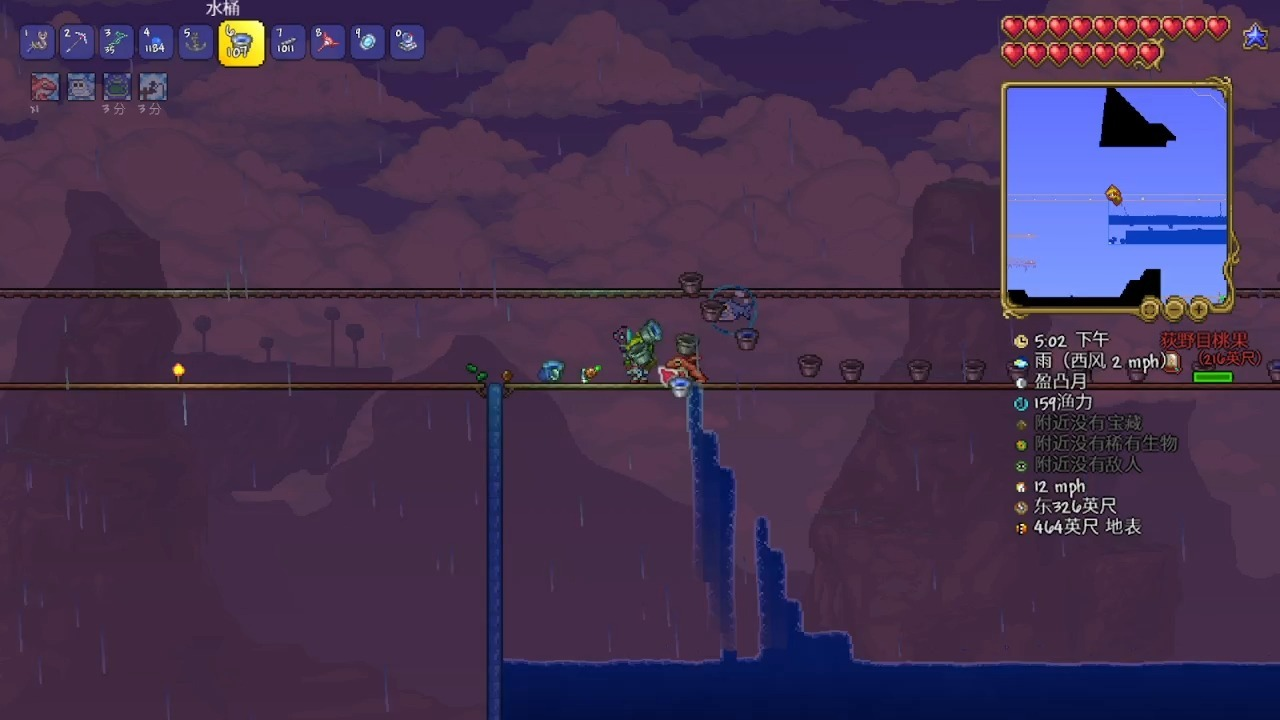
Task: Choose the item stack of 1011
Action: (287, 42)
